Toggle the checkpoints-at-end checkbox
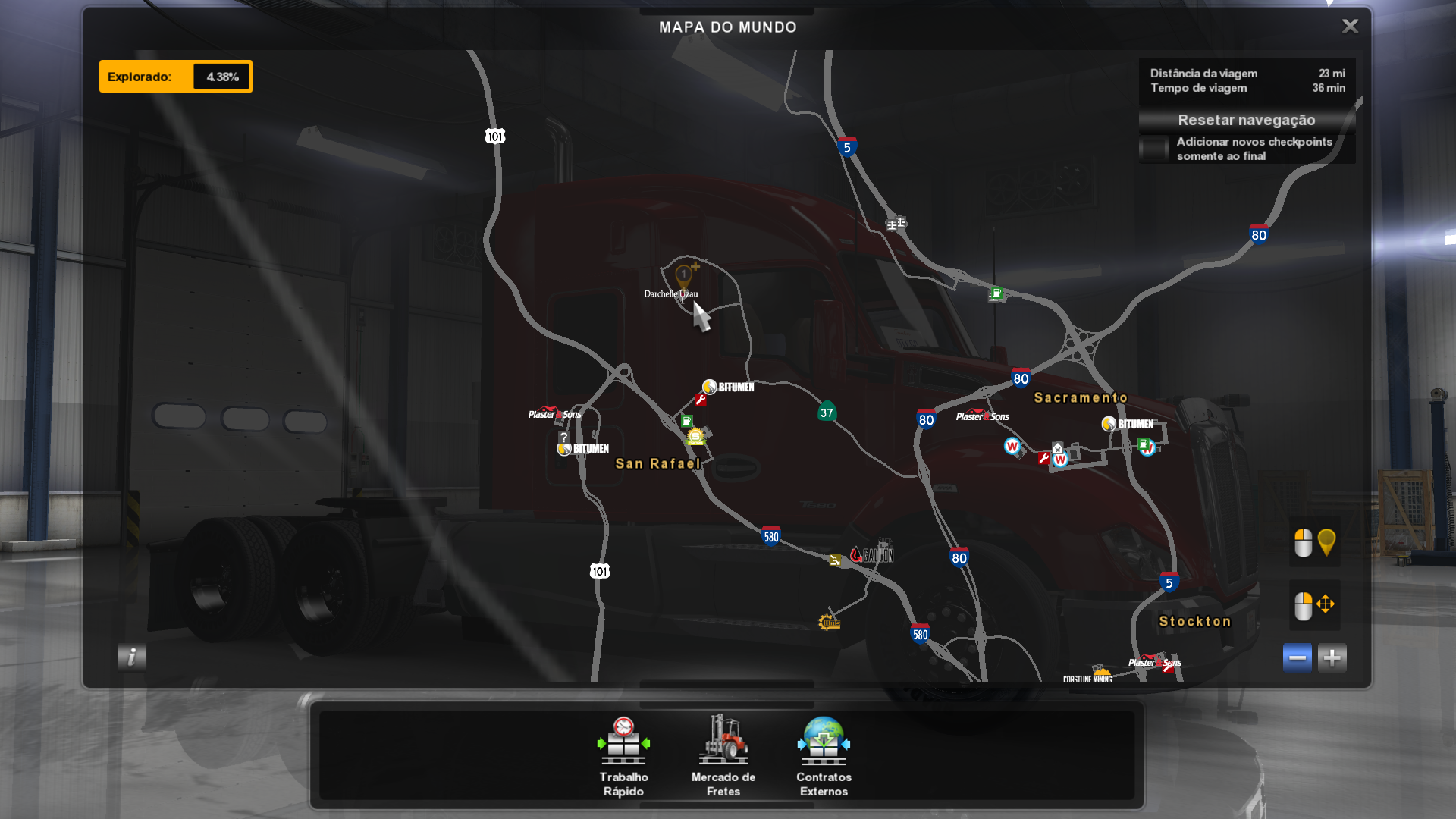This screenshot has width=1456, height=819. coord(1154,149)
